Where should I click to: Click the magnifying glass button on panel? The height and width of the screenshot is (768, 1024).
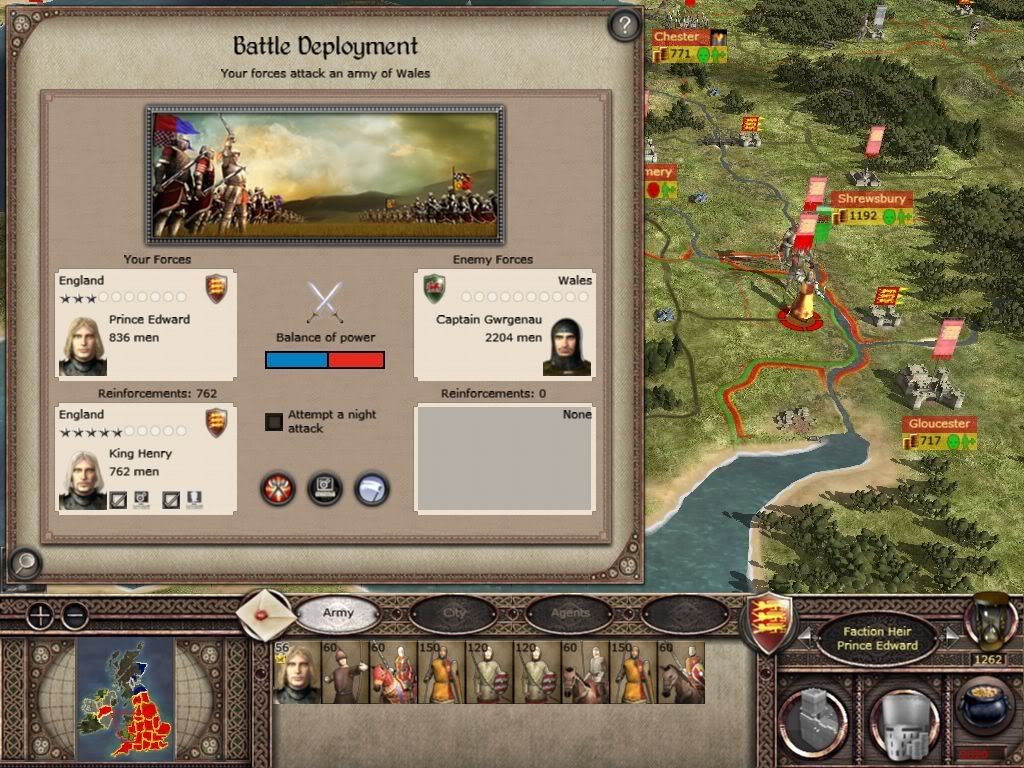click(x=24, y=564)
